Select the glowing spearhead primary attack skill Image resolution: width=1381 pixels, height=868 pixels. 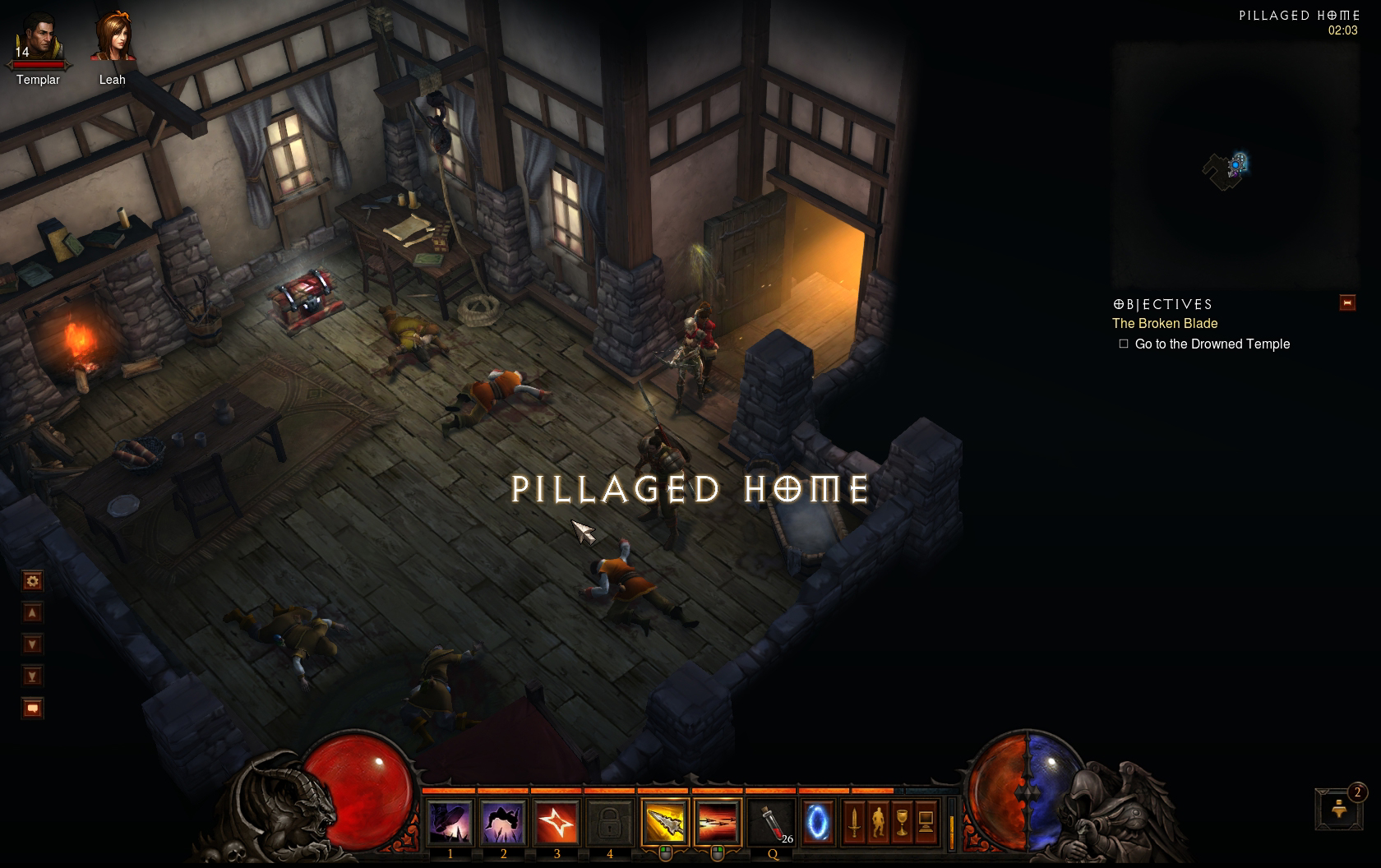click(664, 822)
